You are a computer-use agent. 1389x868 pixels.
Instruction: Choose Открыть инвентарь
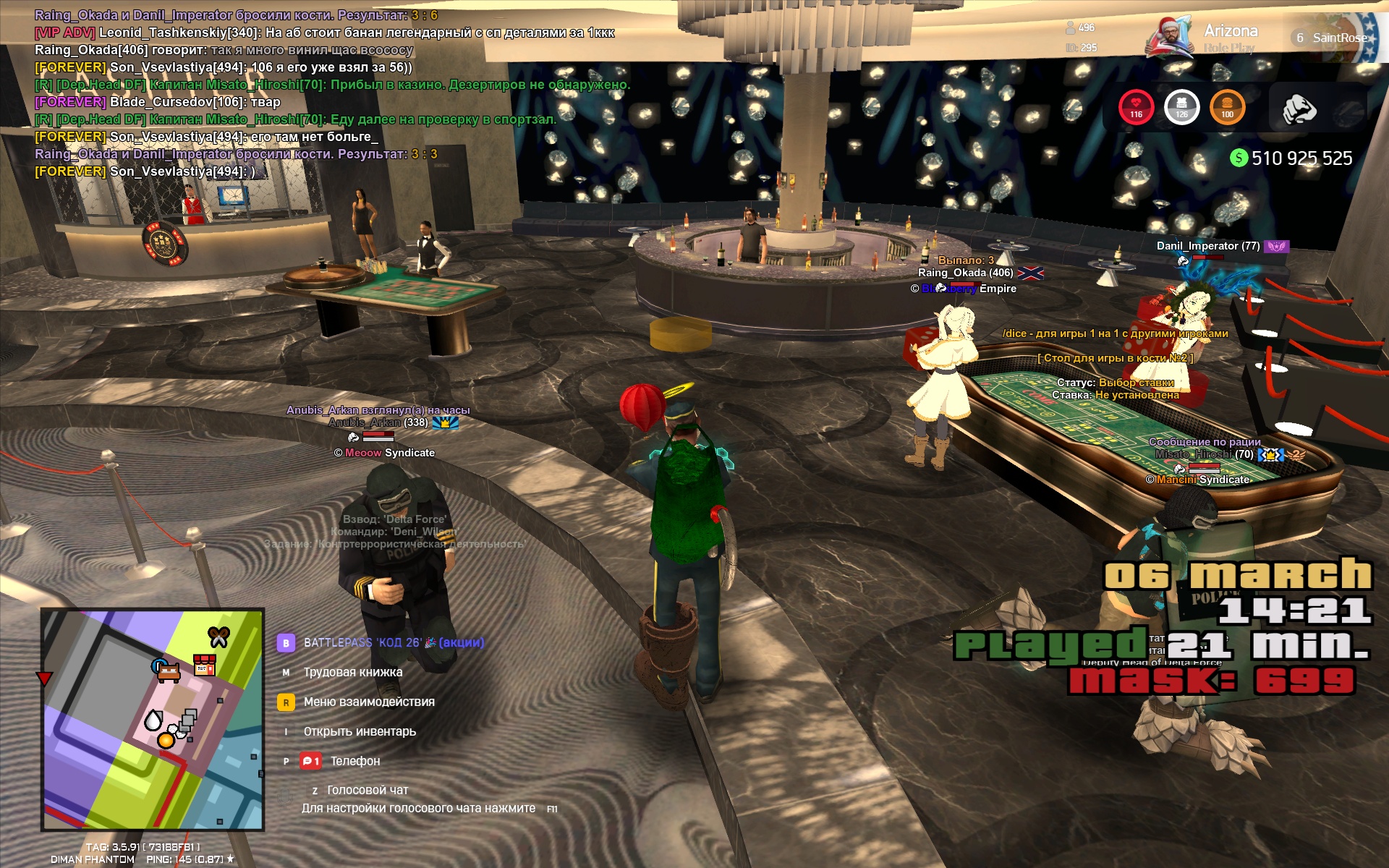click(x=360, y=731)
